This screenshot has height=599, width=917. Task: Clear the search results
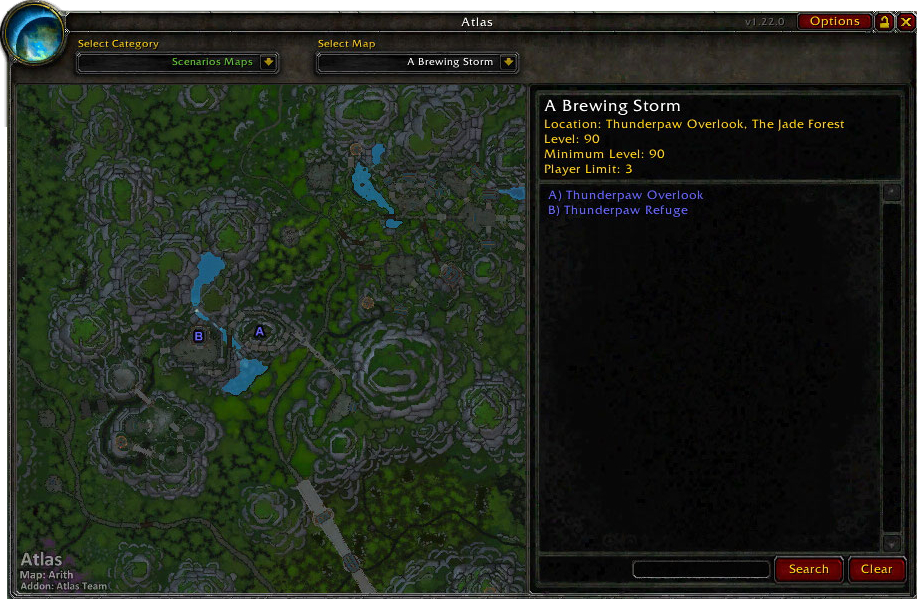click(876, 569)
